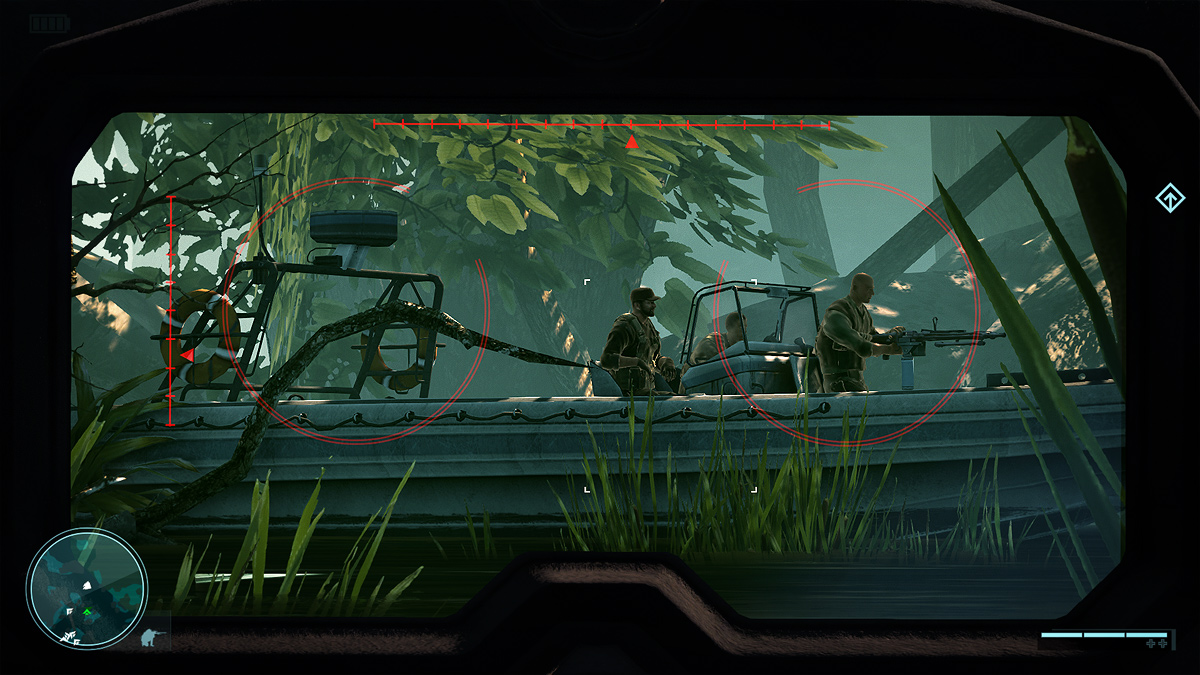Open the circular minimap
The height and width of the screenshot is (675, 1200).
coord(87,588)
